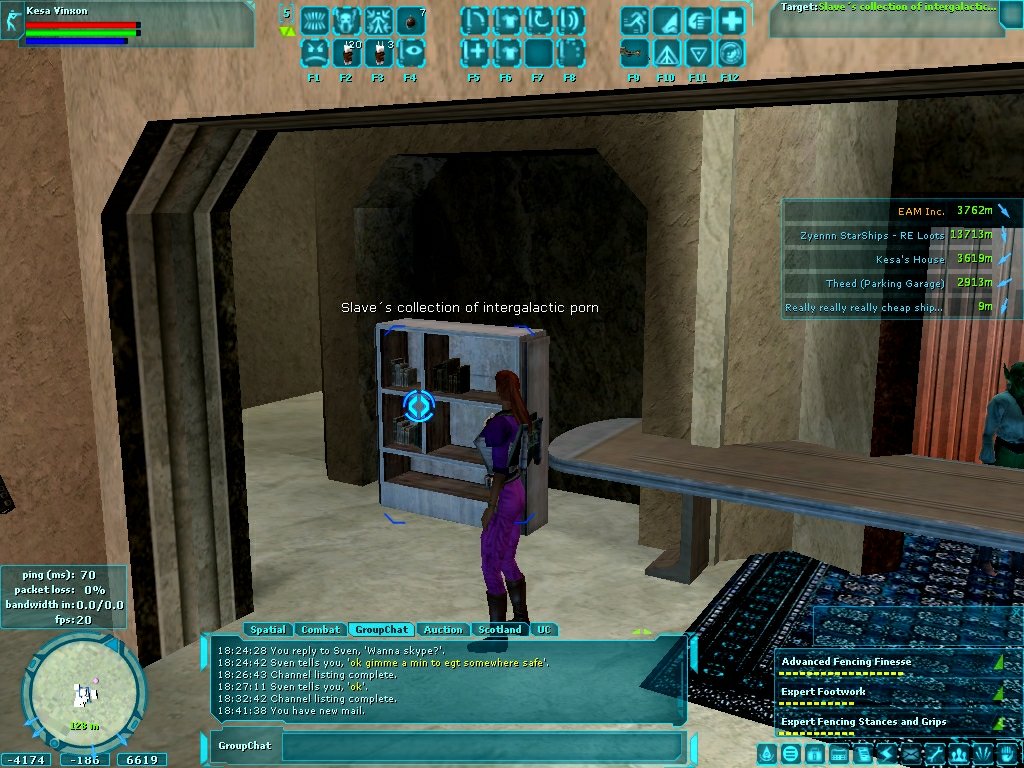Image resolution: width=1024 pixels, height=768 pixels.
Task: Select the Auction chat tab
Action: [443, 630]
